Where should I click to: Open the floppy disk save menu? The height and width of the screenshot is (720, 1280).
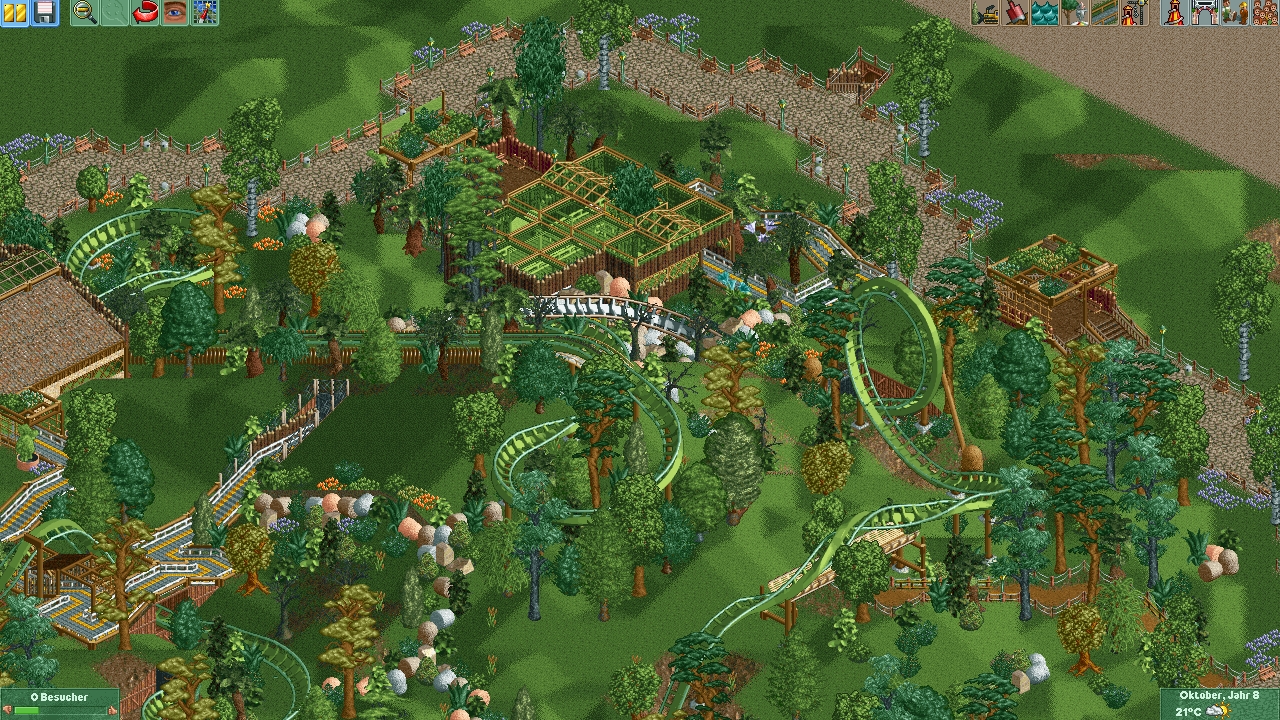click(44, 12)
